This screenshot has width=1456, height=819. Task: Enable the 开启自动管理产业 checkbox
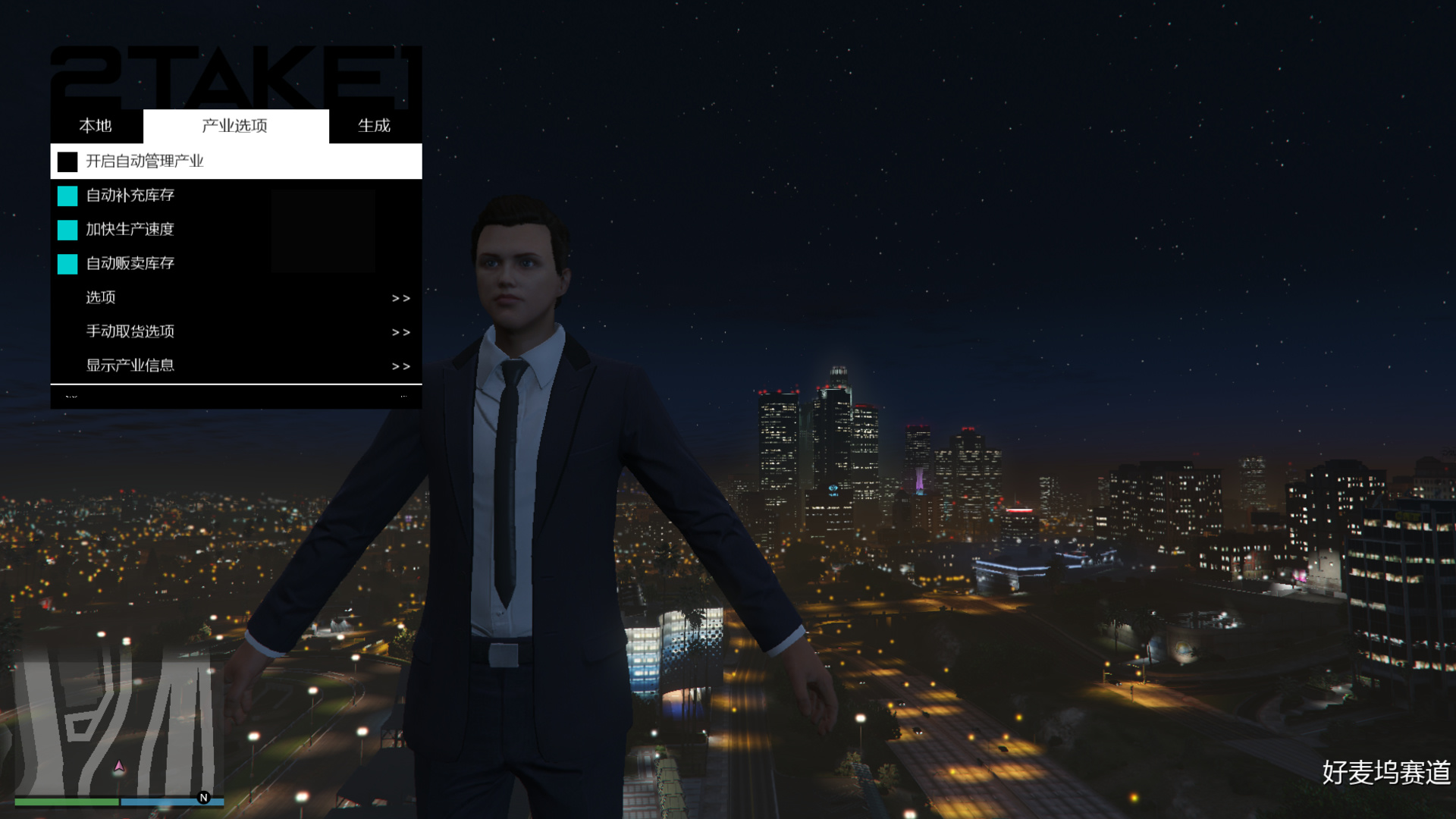[x=65, y=161]
